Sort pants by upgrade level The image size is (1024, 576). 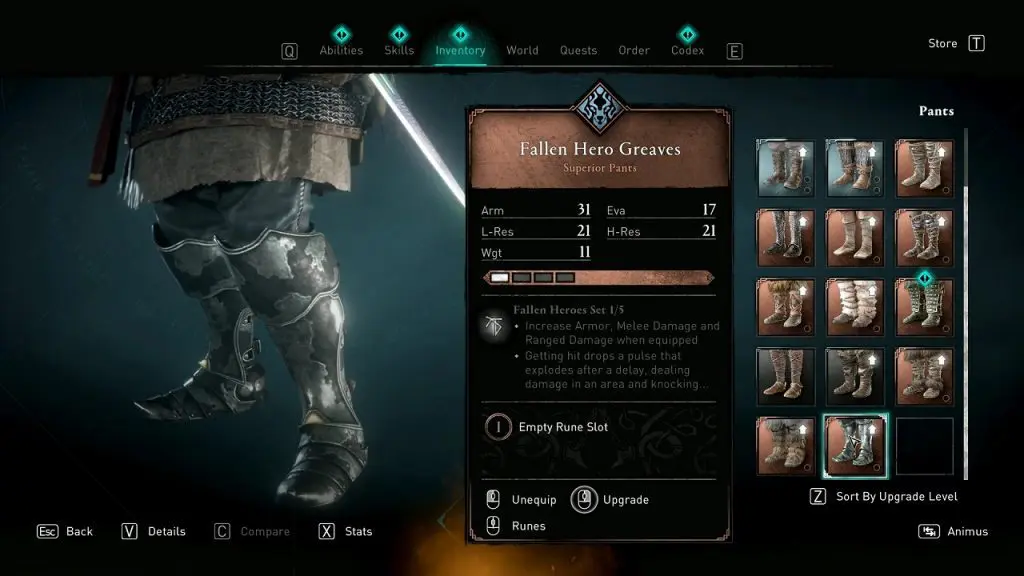click(x=896, y=497)
